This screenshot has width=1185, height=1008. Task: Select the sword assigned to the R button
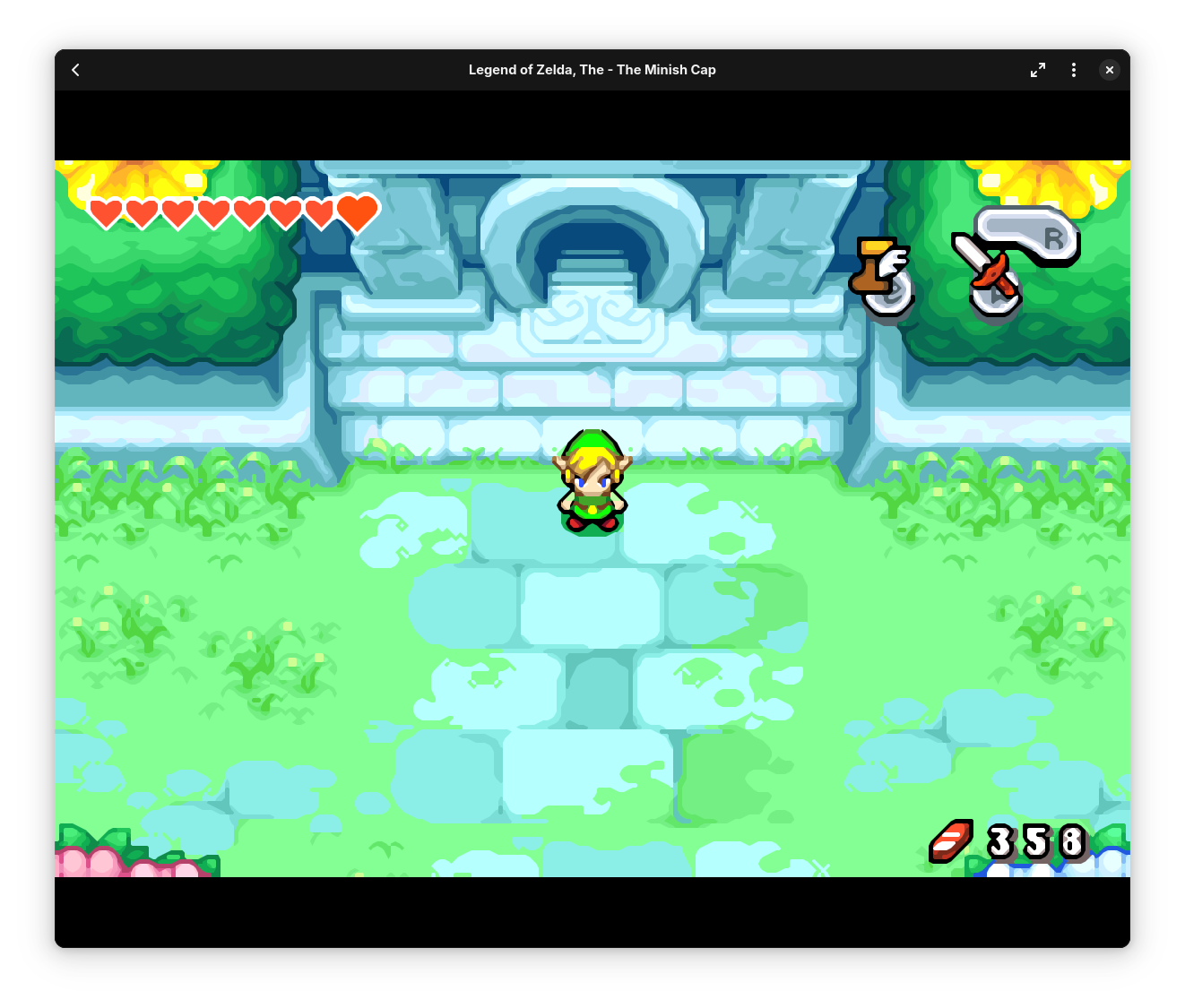989,278
